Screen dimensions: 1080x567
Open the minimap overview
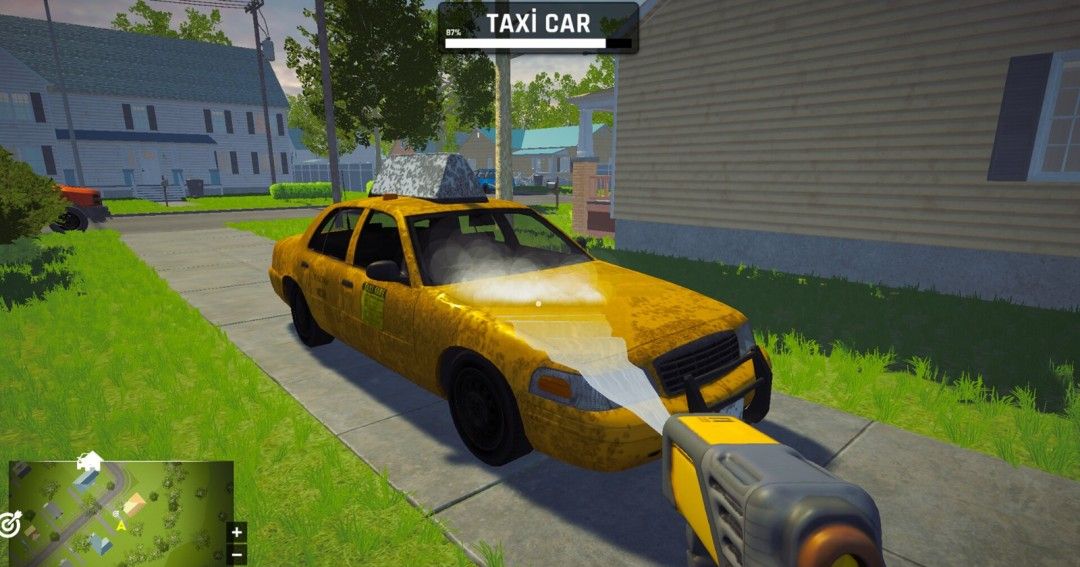click(120, 512)
